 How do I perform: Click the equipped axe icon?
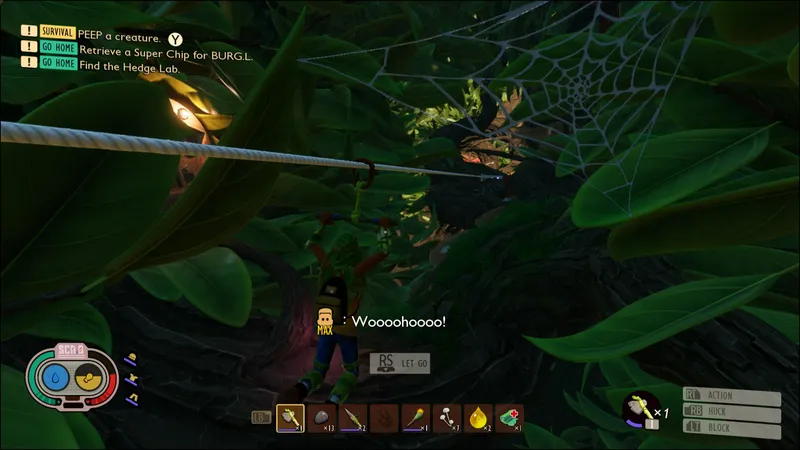click(639, 408)
